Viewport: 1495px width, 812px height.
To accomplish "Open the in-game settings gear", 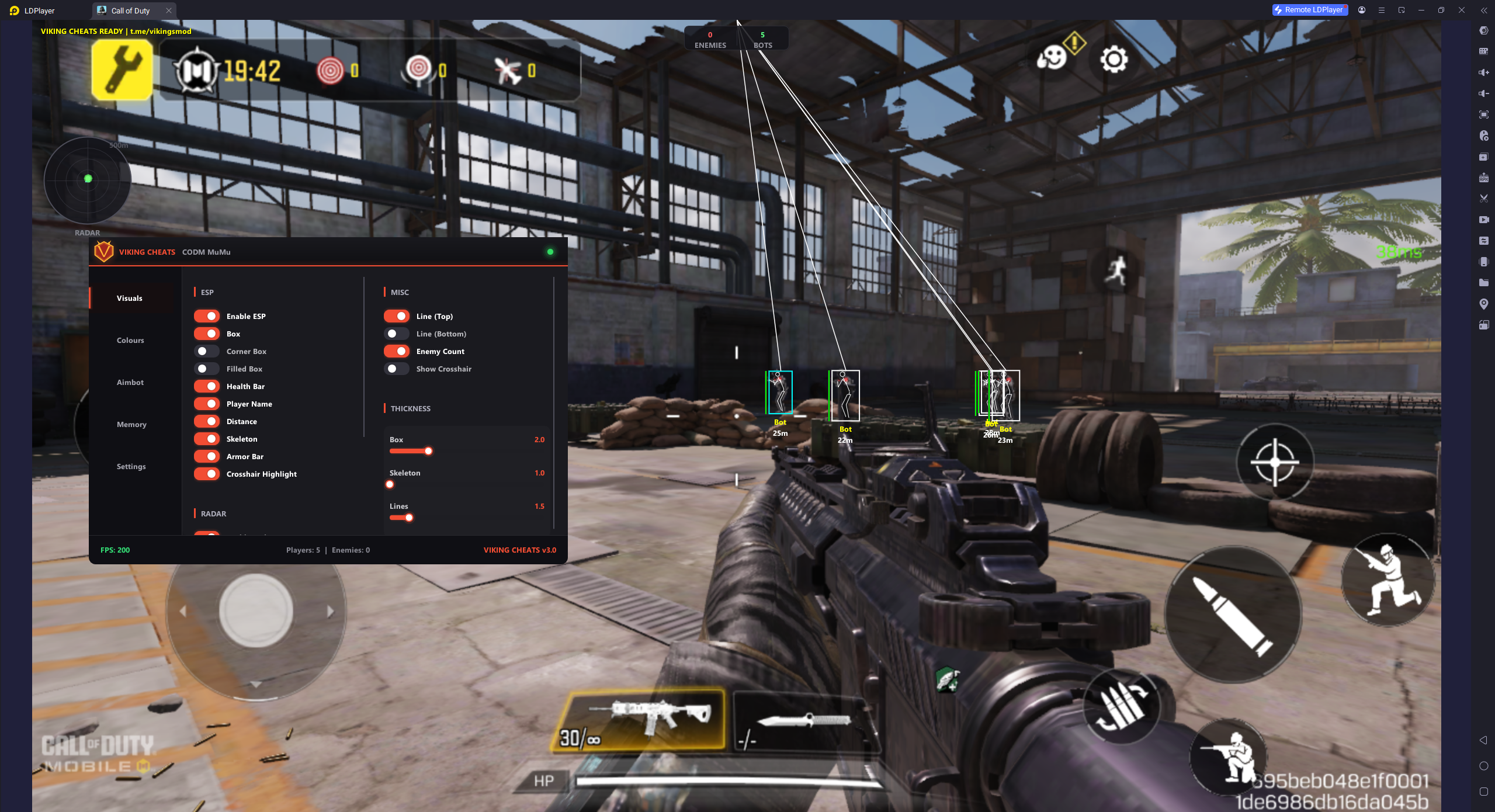I will (1114, 59).
